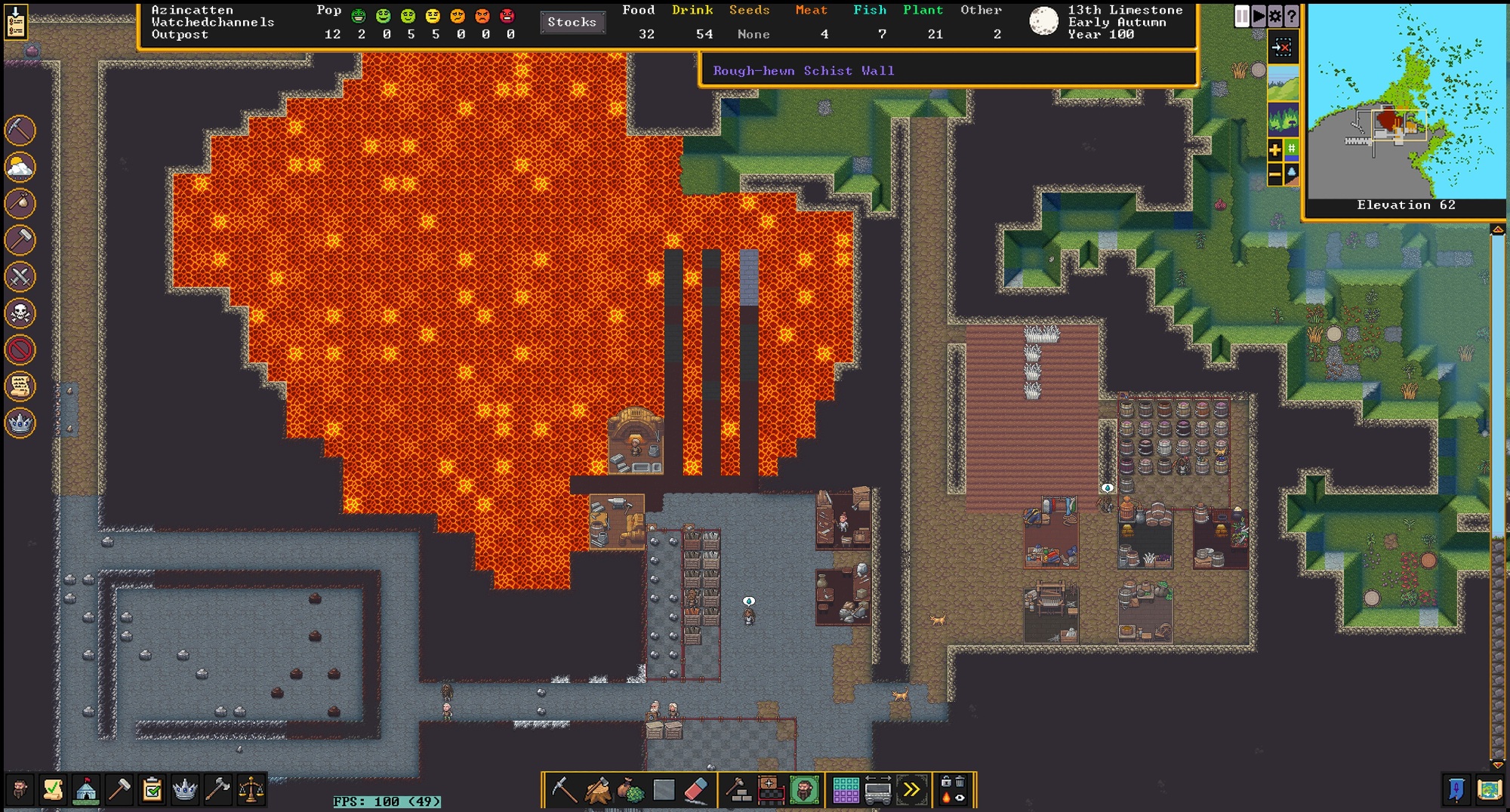Open the pickaxe digging orders tool

[562, 790]
